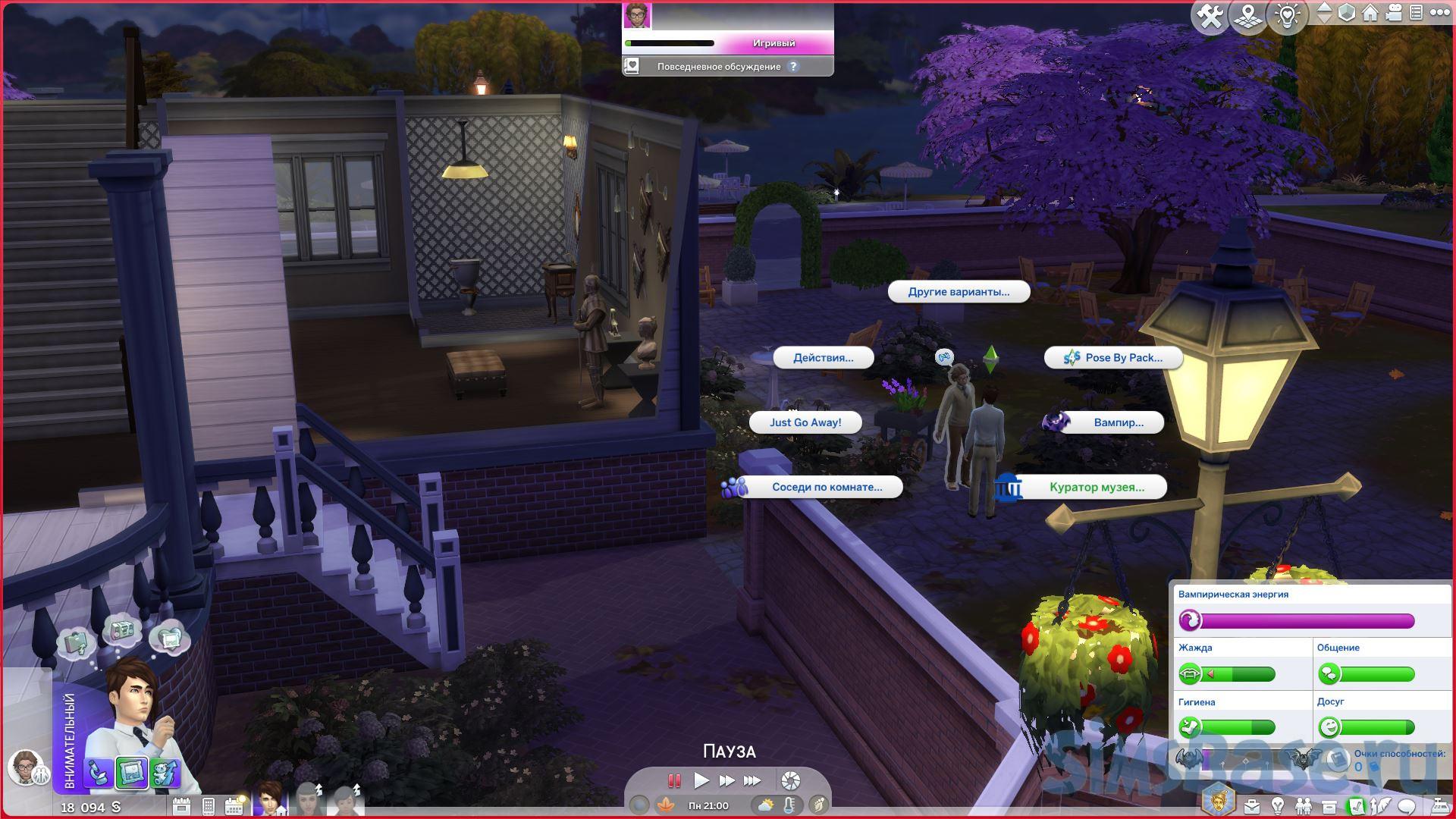Image resolution: width=1456 pixels, height=819 pixels.
Task: Open the map view with the location pin icon
Action: (x=1247, y=16)
